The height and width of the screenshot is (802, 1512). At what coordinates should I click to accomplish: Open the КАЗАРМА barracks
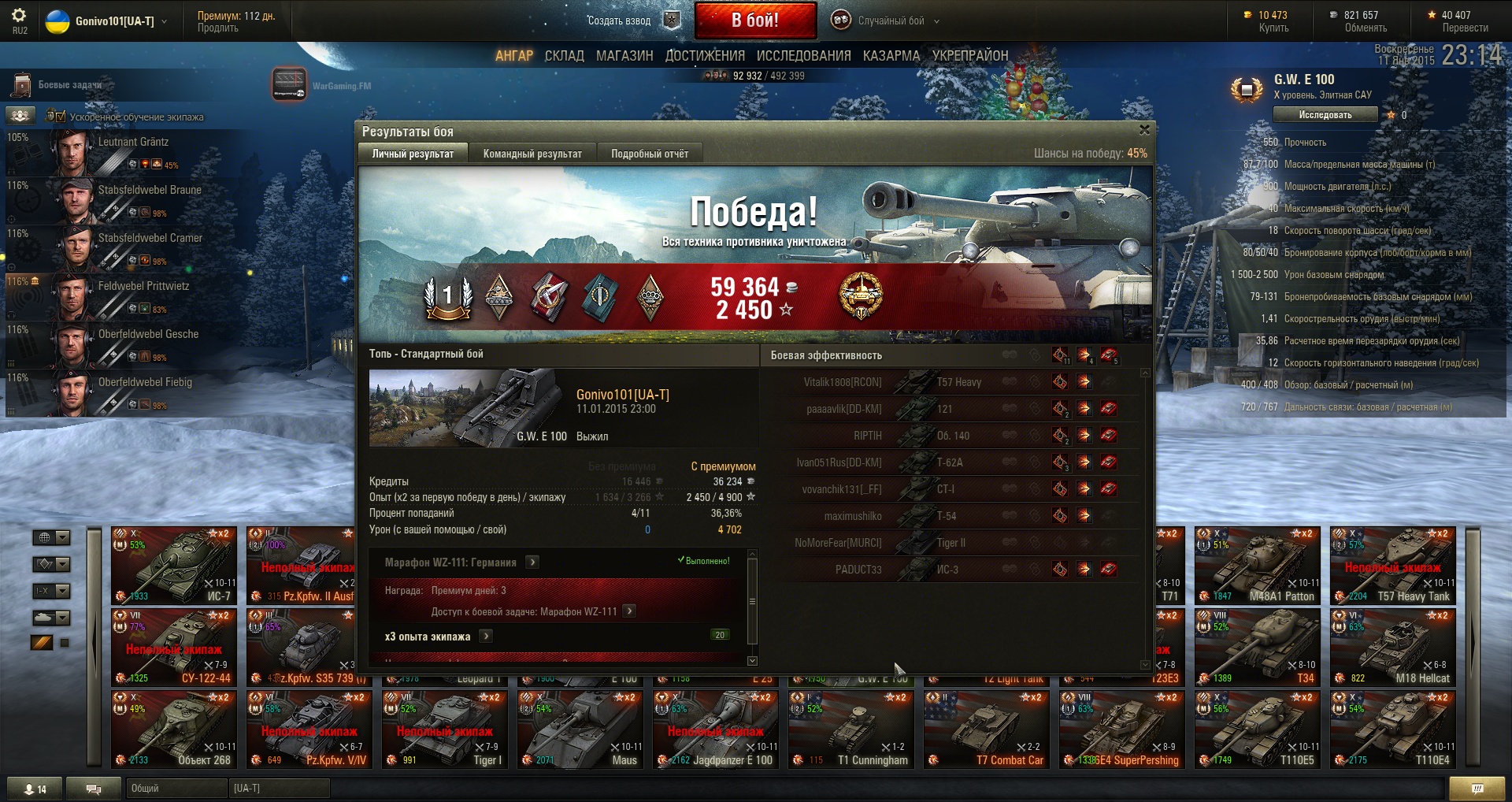pyautogui.click(x=891, y=56)
